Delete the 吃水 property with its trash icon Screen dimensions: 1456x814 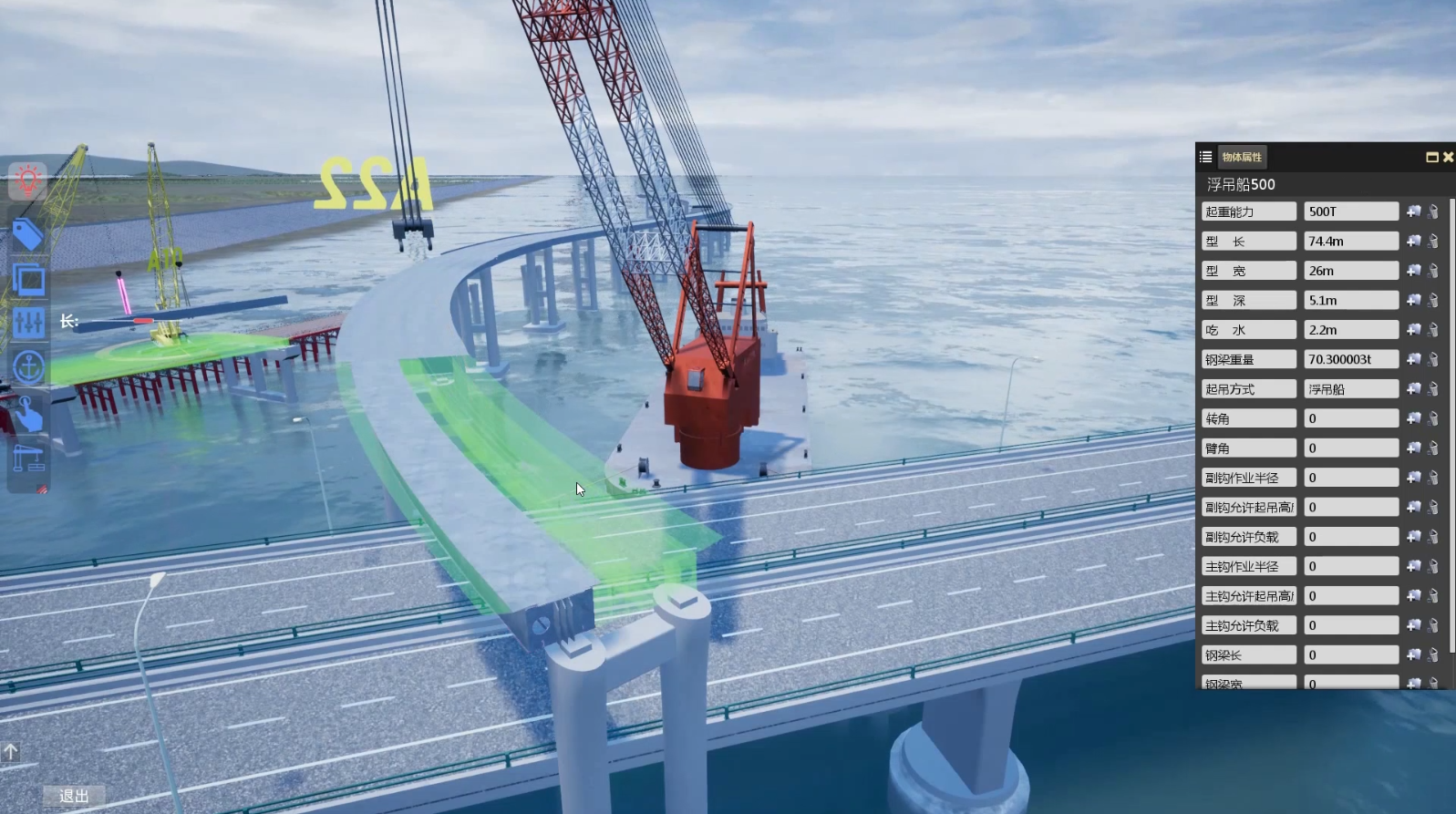pyautogui.click(x=1433, y=330)
